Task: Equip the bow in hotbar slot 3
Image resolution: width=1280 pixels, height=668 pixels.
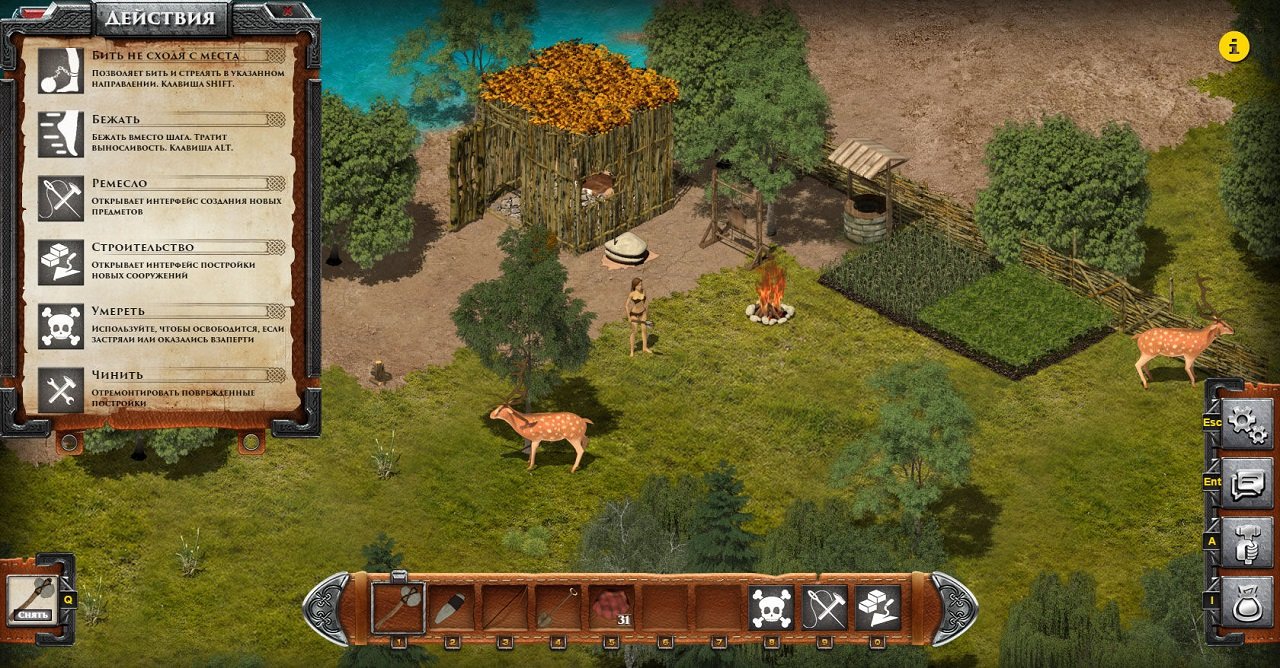Action: (504, 607)
